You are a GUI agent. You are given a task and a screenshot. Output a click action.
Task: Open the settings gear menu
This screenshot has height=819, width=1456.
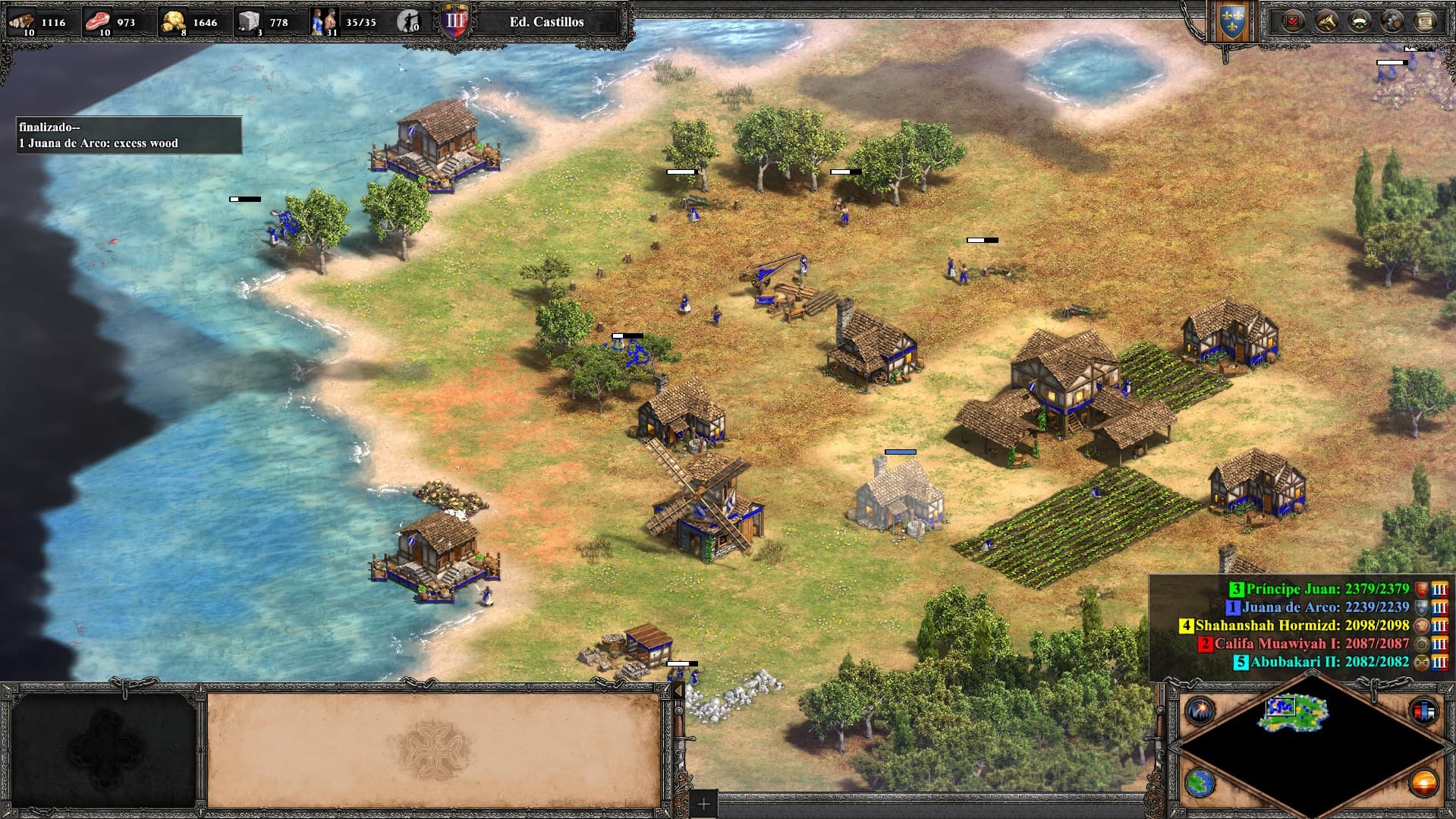[1392, 20]
